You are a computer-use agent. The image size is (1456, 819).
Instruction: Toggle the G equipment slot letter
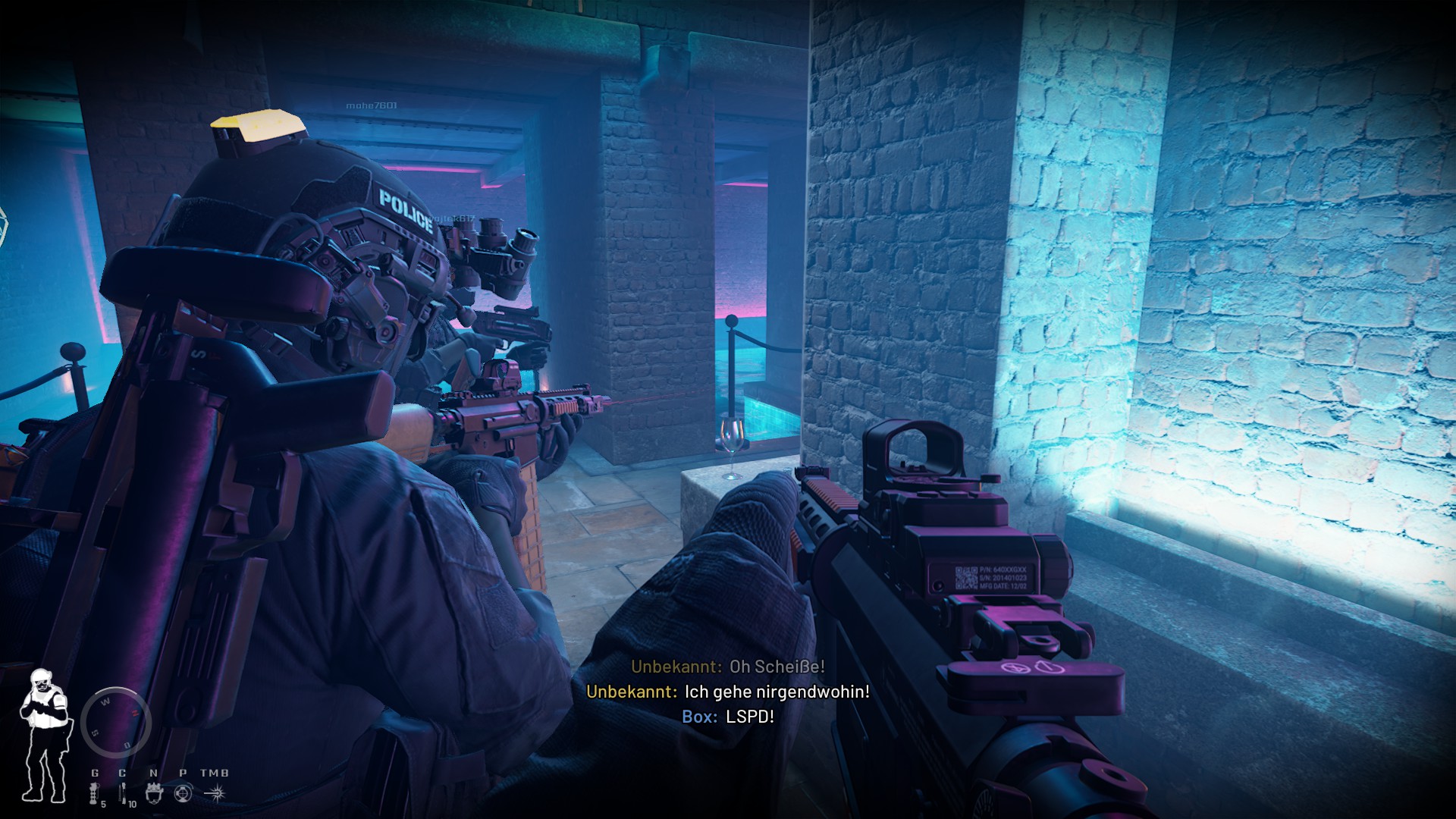coord(96,773)
